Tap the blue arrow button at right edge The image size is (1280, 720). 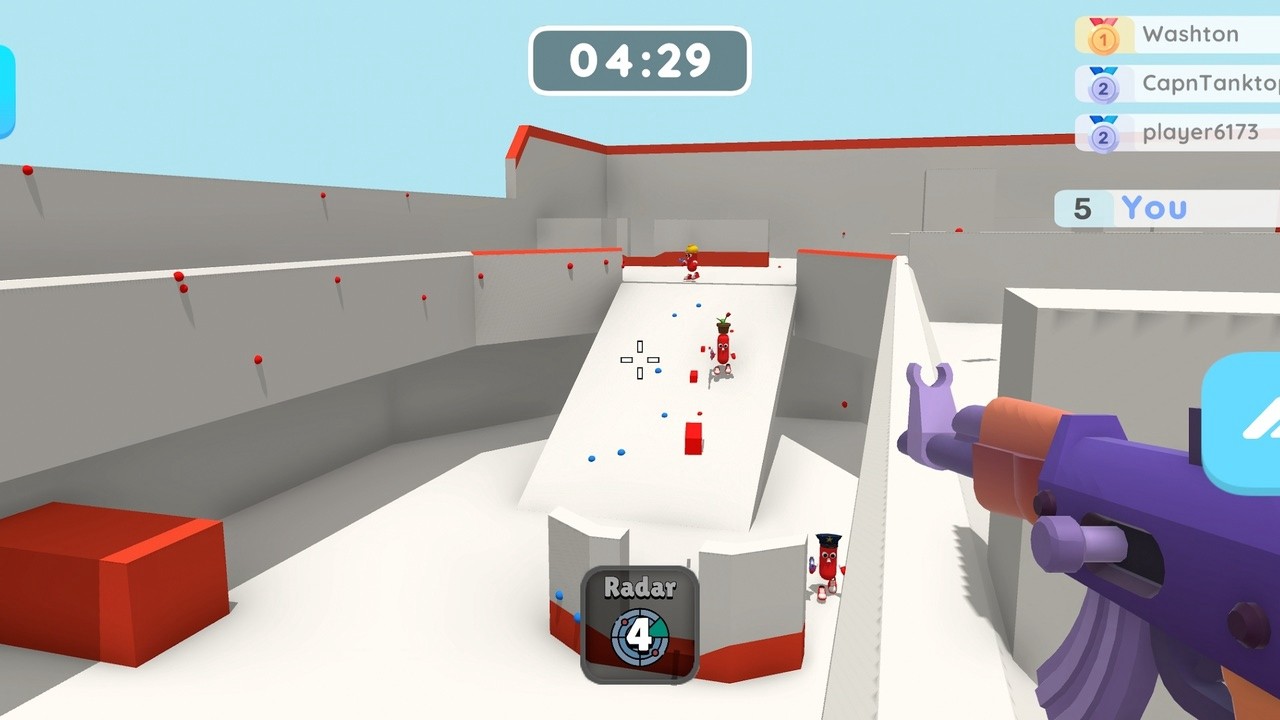[x=1245, y=423]
